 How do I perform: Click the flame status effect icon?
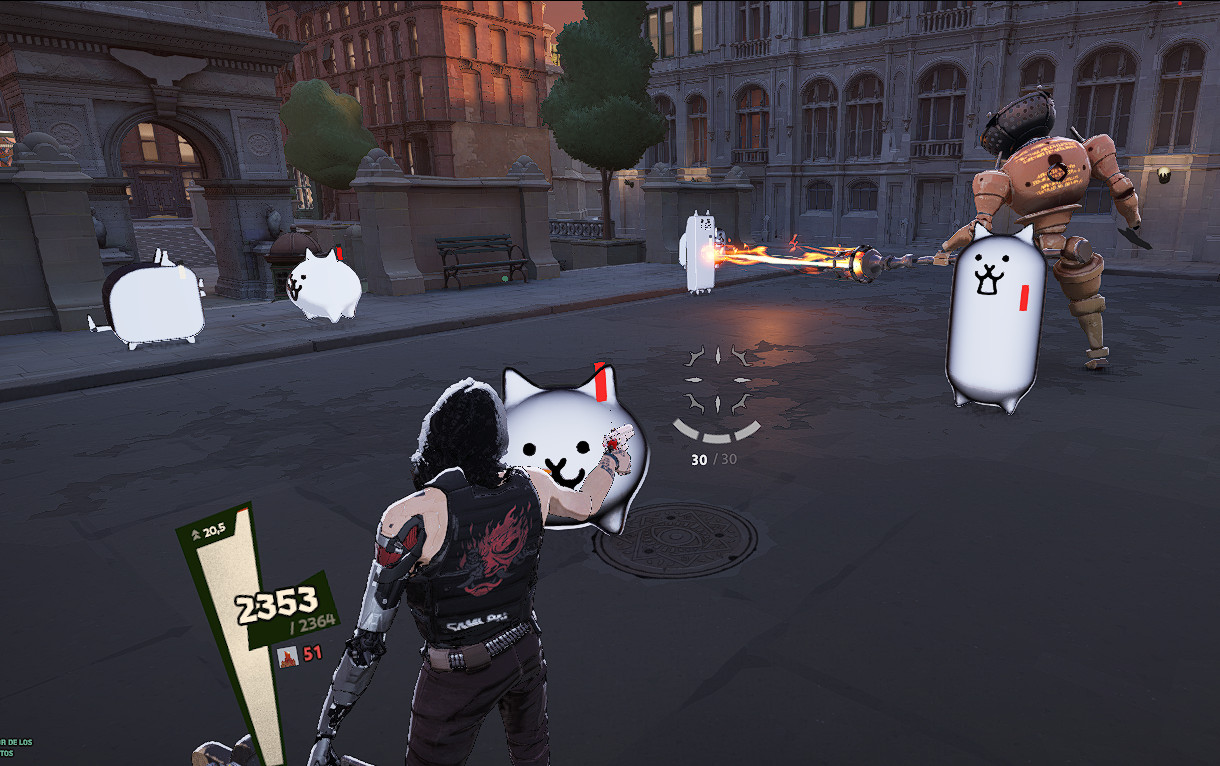coord(288,656)
